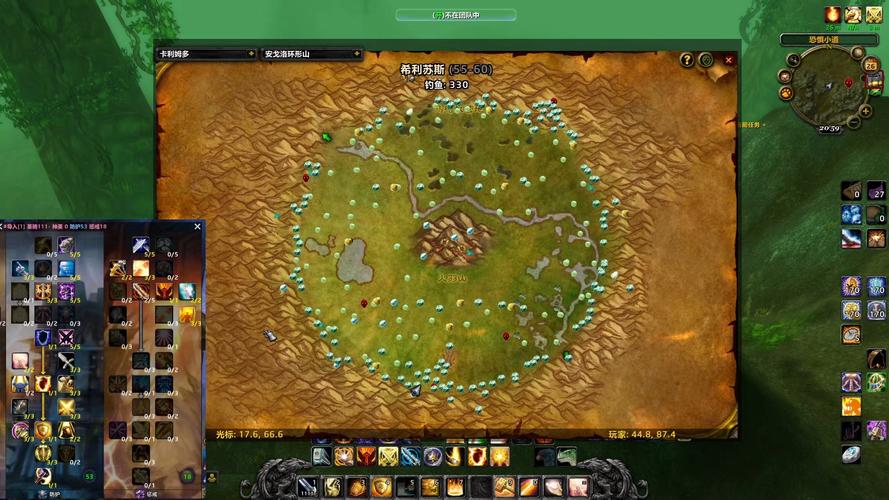Click the map's question mark help button
This screenshot has height=500, width=889.
click(x=687, y=60)
